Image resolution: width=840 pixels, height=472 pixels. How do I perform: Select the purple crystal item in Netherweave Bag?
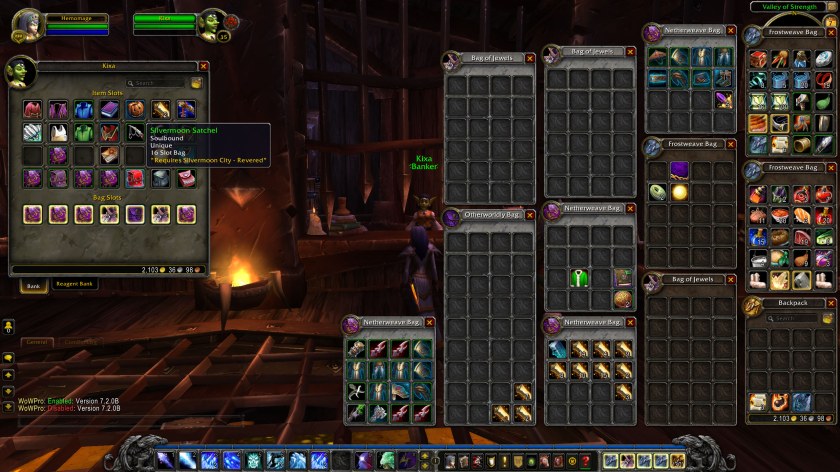[724, 100]
